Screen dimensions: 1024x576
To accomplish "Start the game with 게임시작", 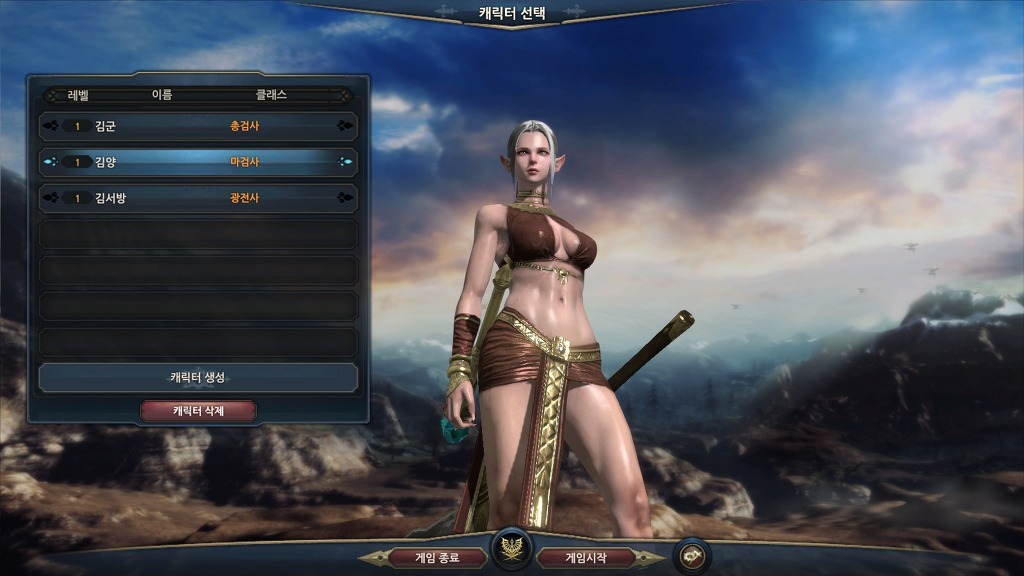I will pos(586,558).
